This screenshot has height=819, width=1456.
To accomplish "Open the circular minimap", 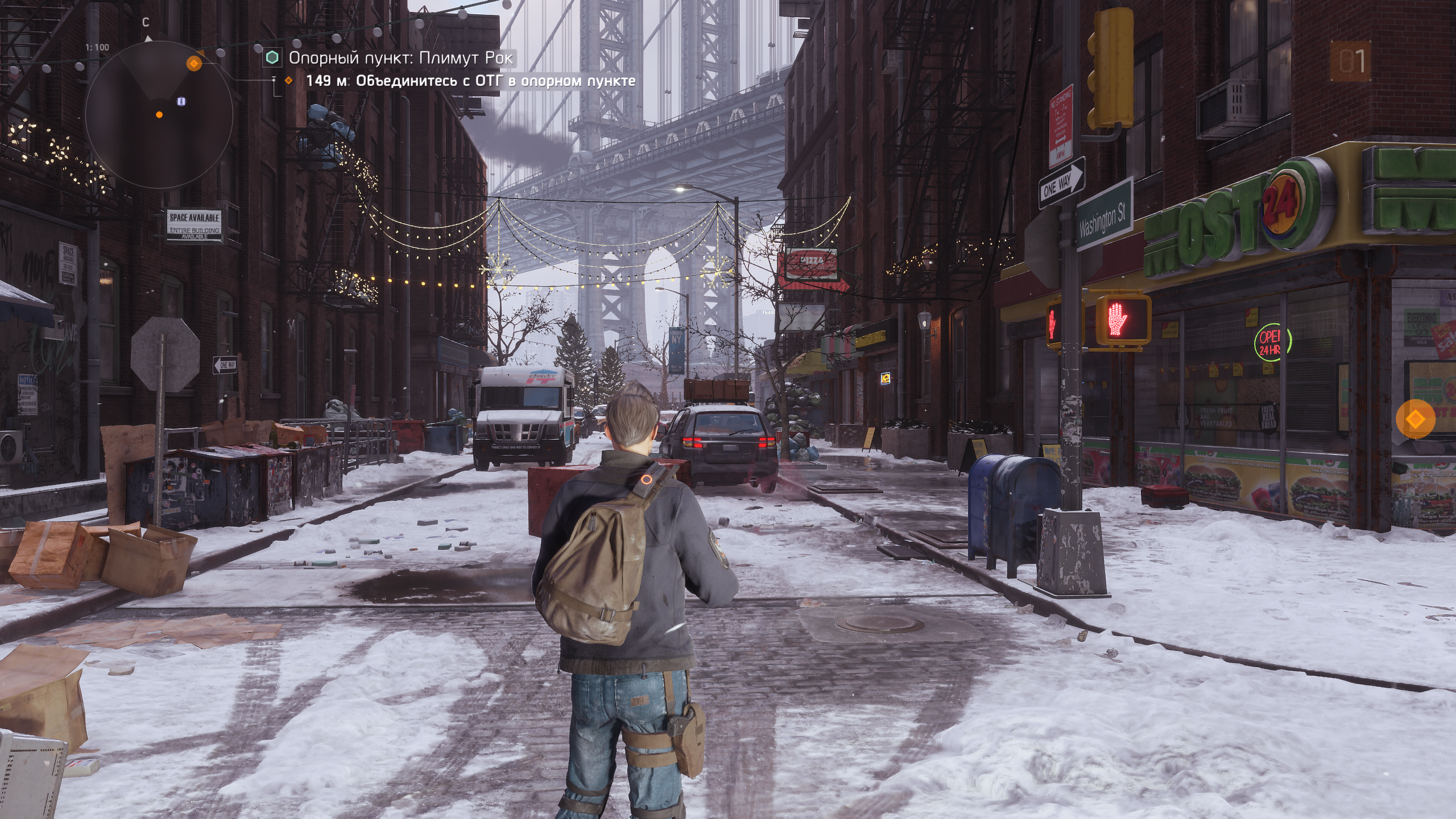I will point(159,115).
